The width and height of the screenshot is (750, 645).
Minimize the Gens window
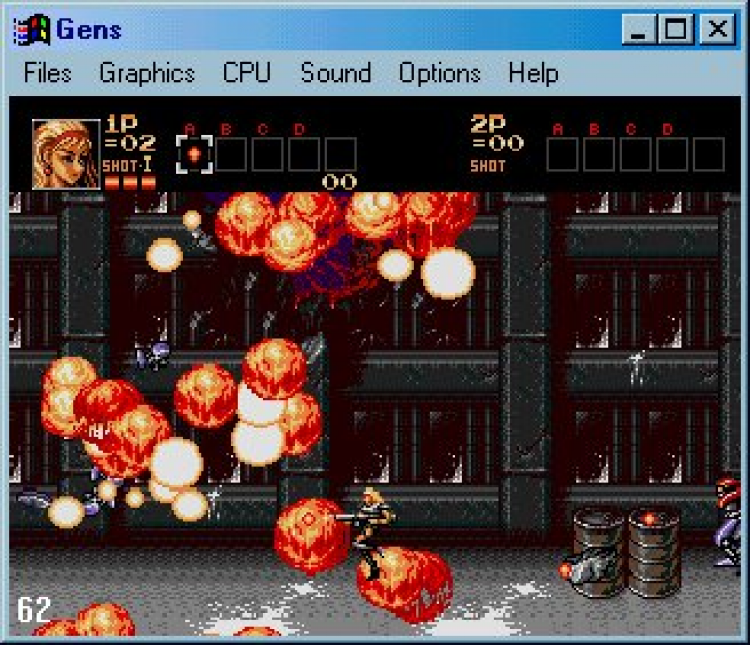click(639, 29)
